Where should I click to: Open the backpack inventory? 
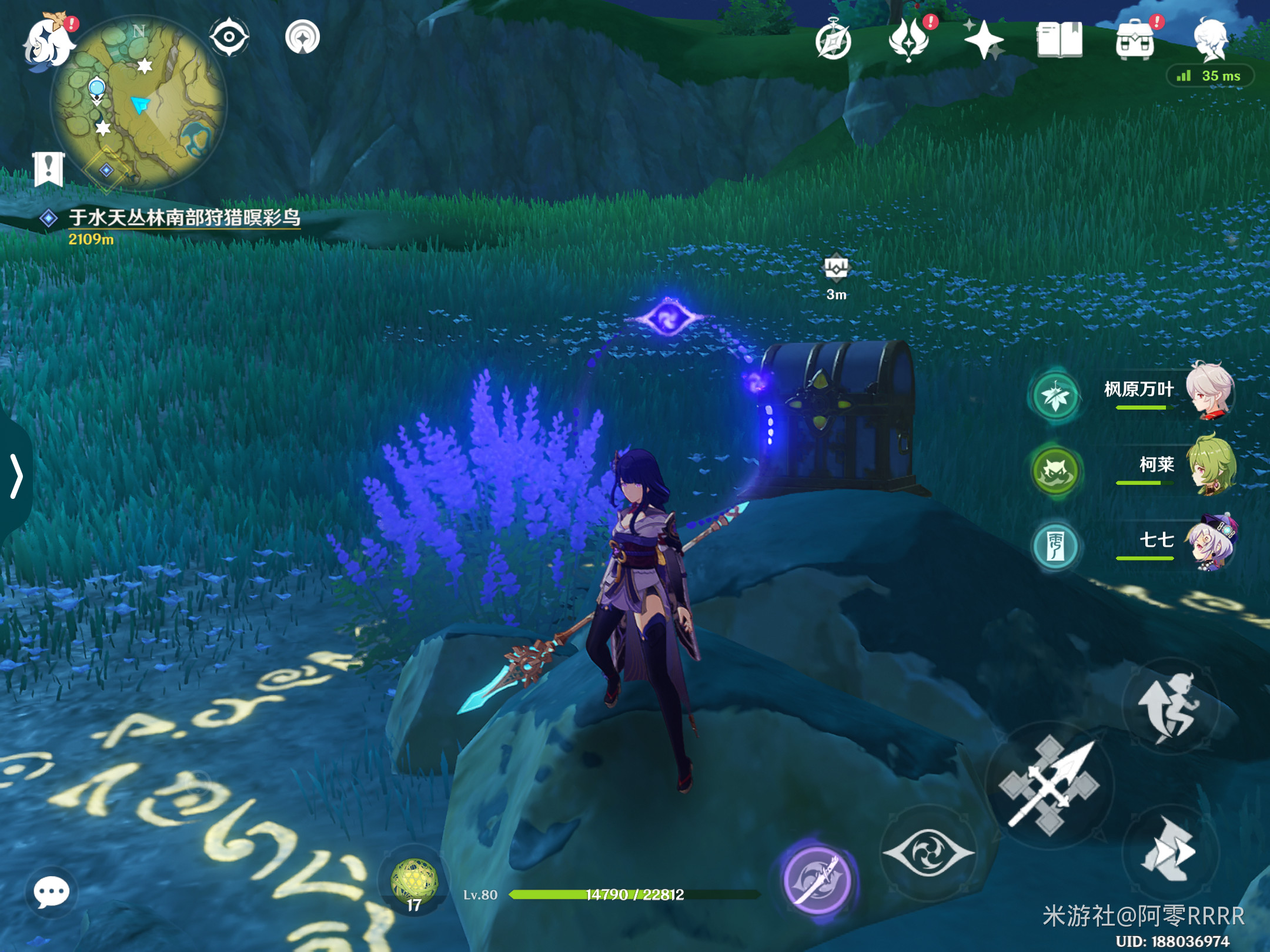[1135, 40]
